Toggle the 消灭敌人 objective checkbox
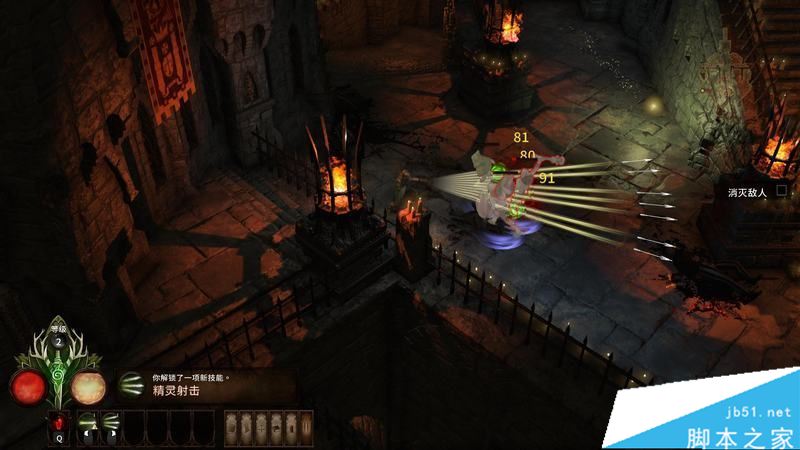 tap(782, 190)
